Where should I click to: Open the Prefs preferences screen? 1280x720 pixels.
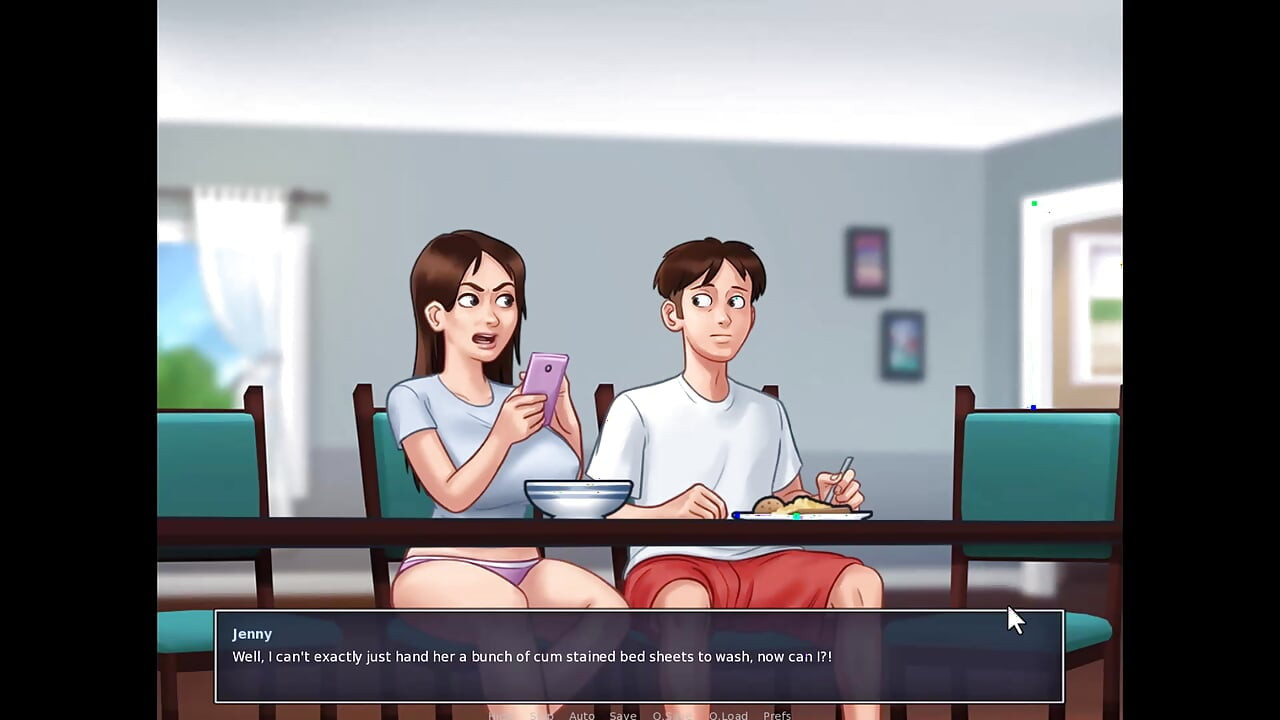(x=777, y=716)
